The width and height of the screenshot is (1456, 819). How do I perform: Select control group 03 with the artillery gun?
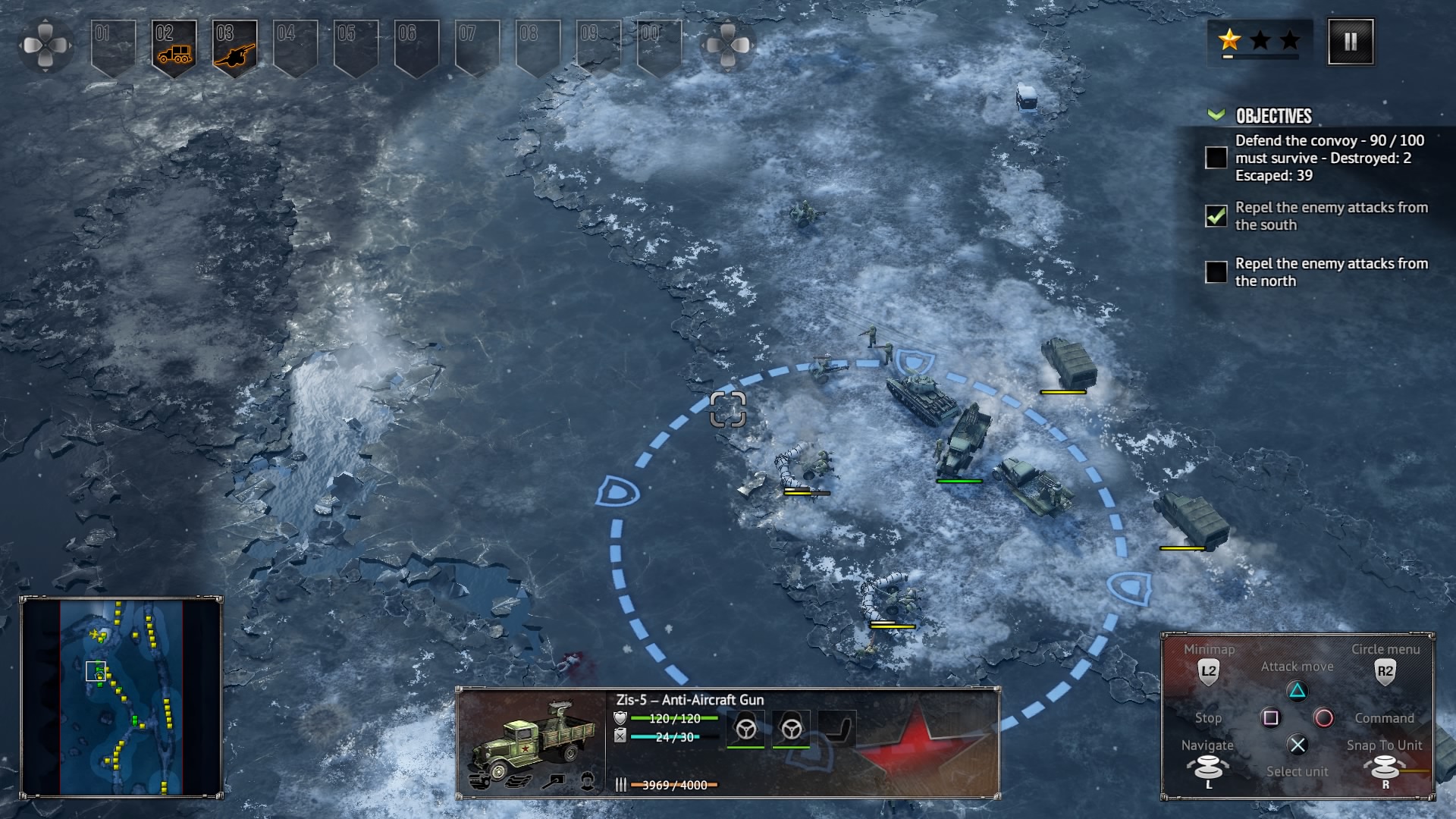click(234, 47)
